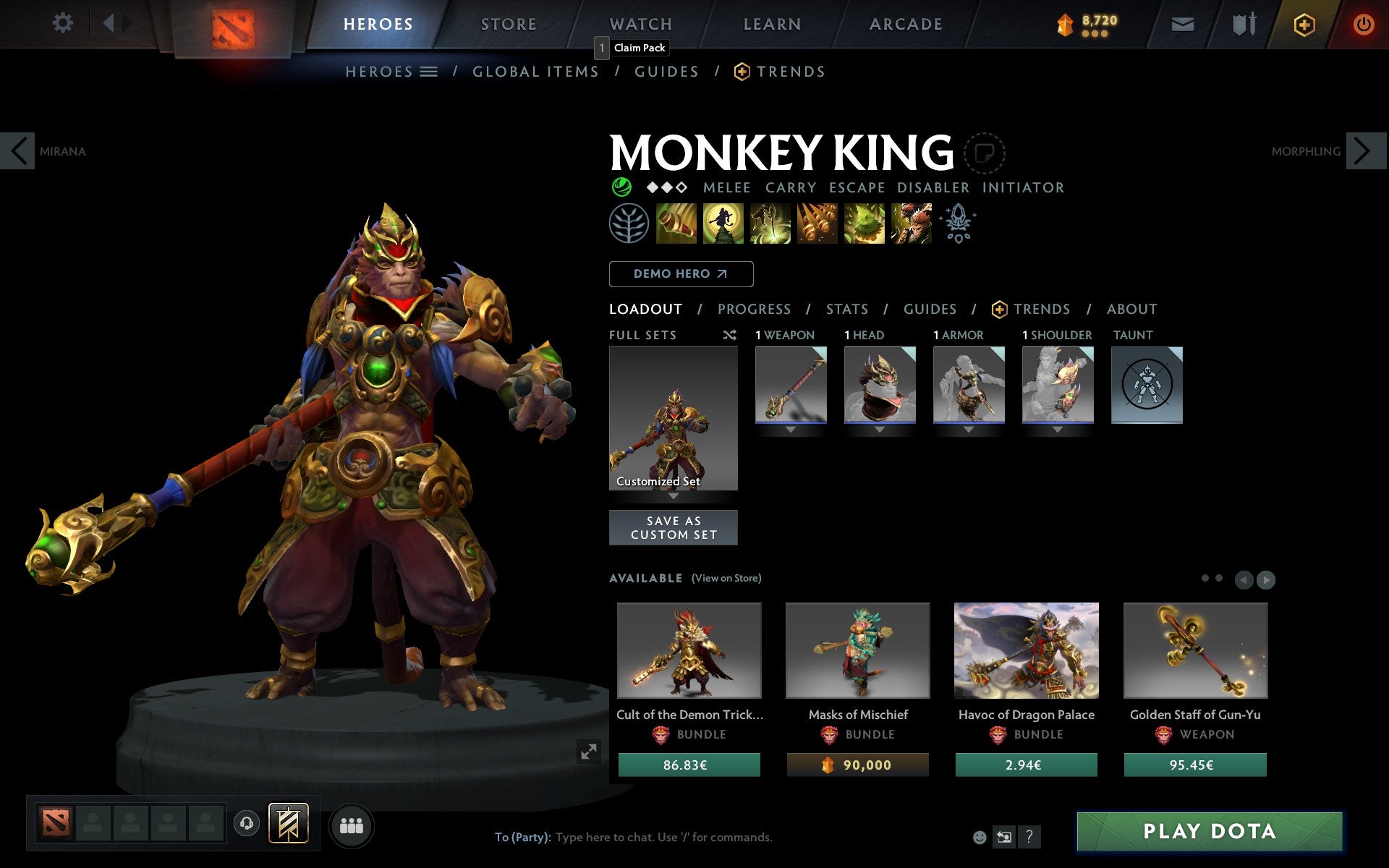Click the Aghanim's Scepter upgrade icon
1389x868 pixels.
click(x=956, y=224)
